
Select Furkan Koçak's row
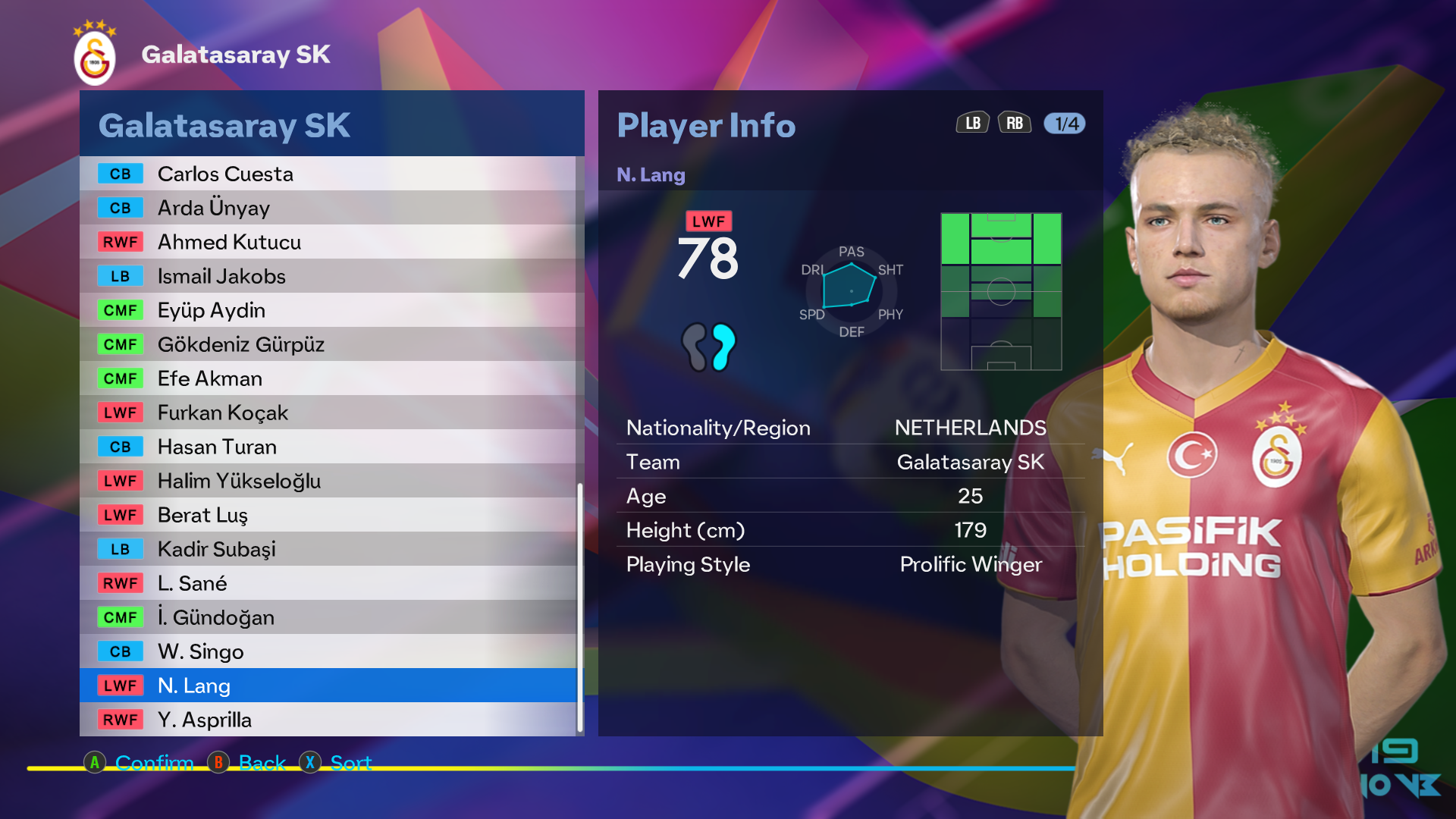pos(328,413)
